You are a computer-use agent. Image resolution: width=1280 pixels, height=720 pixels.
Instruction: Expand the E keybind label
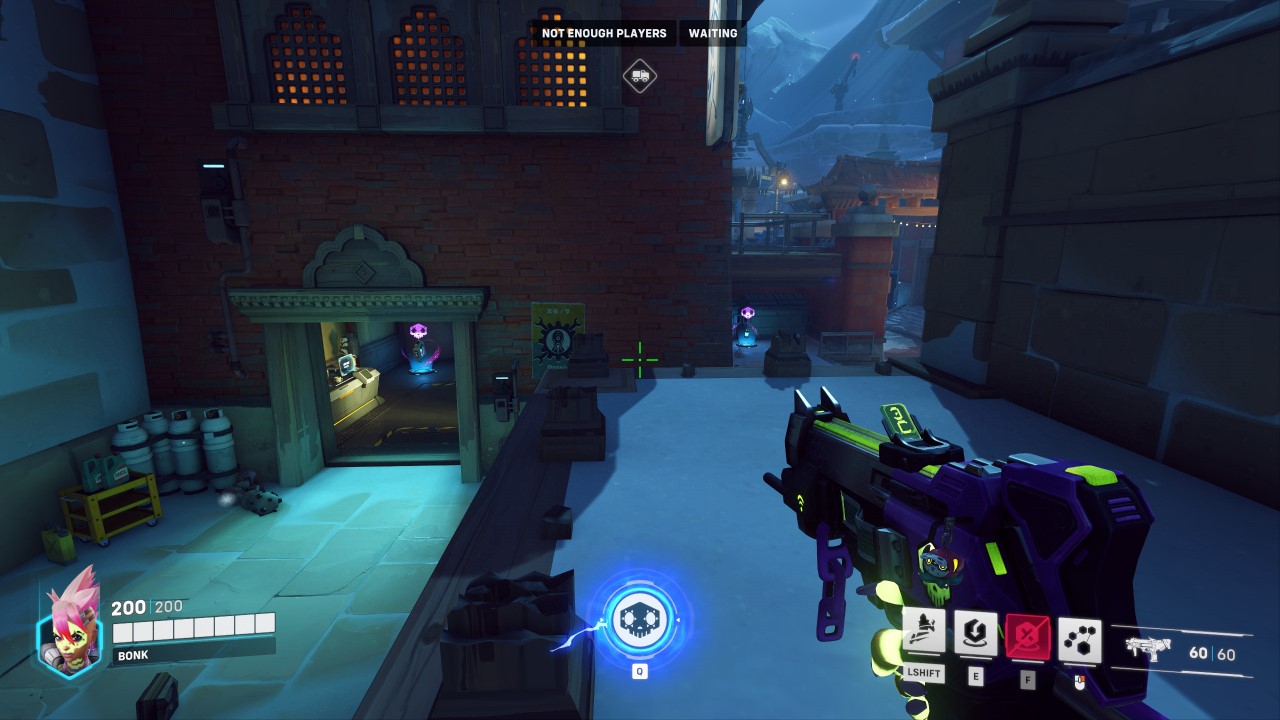pos(976,676)
